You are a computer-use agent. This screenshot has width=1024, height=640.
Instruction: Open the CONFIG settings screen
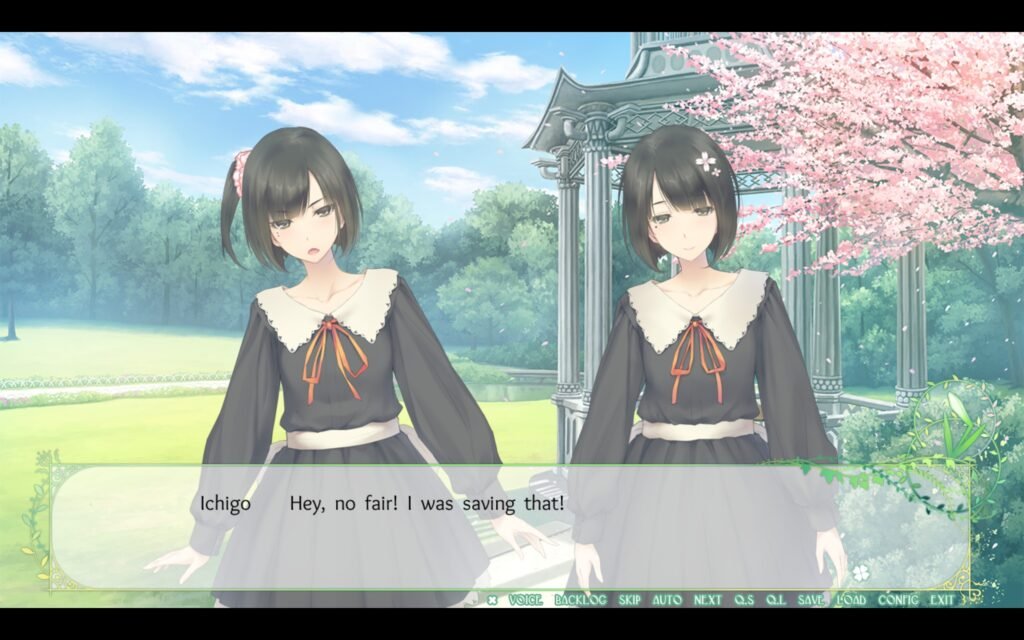898,600
